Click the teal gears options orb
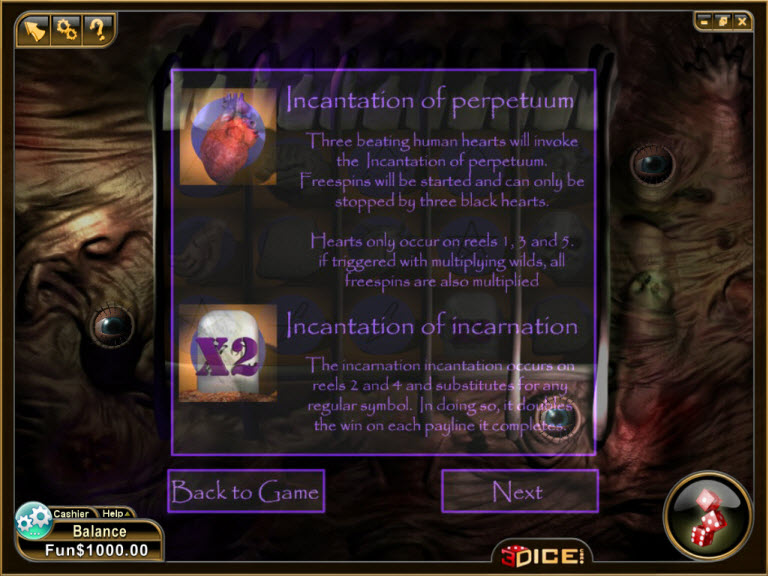The image size is (768, 576). coord(34,520)
